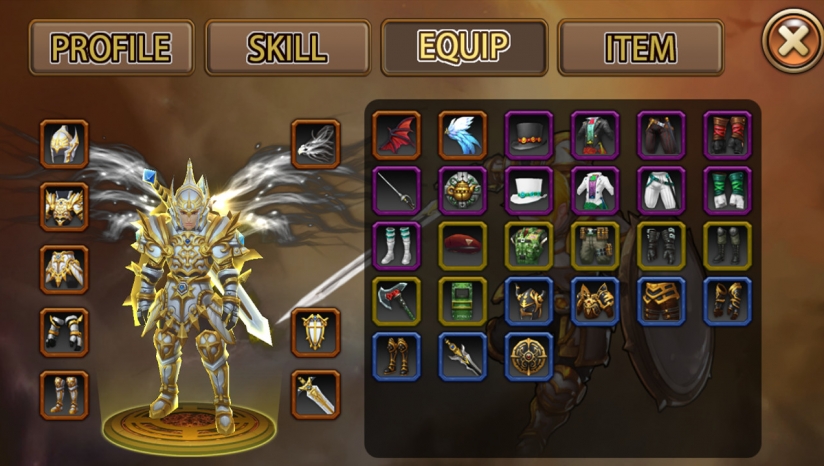Image resolution: width=824 pixels, height=466 pixels.
Task: Close the equipment screen
Action: pos(791,41)
